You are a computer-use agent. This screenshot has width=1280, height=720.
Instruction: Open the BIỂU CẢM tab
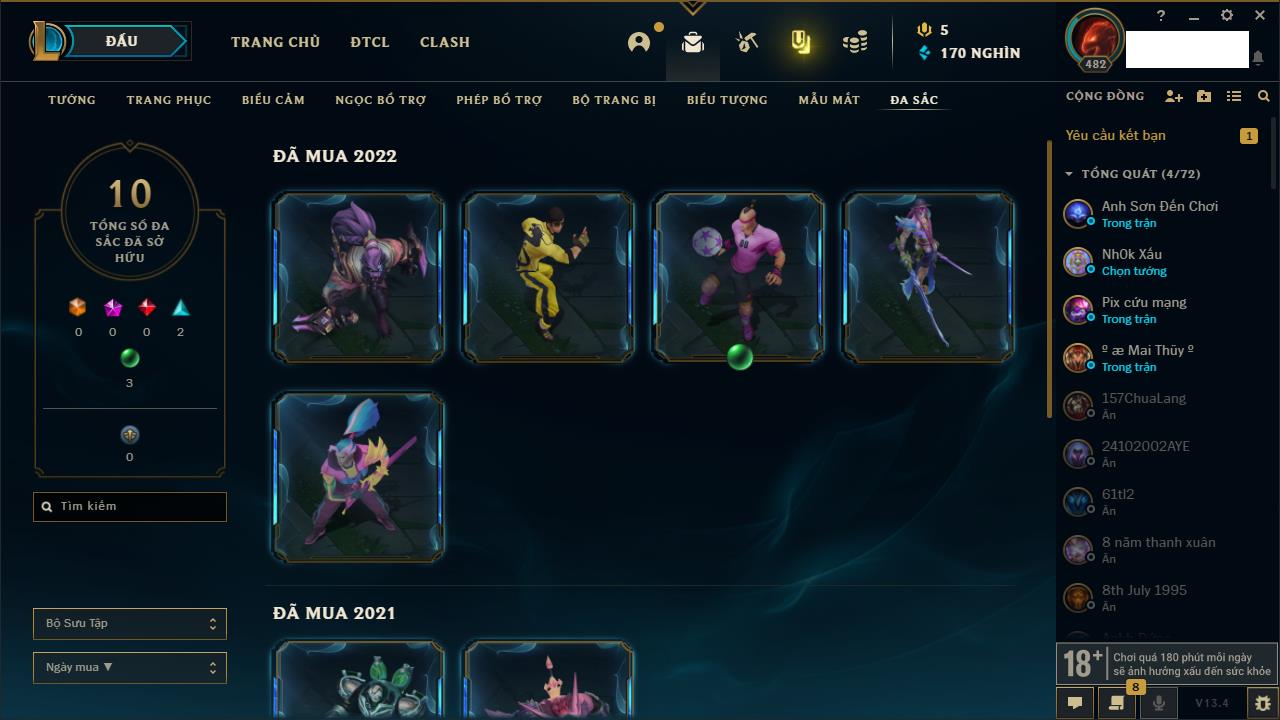point(273,100)
